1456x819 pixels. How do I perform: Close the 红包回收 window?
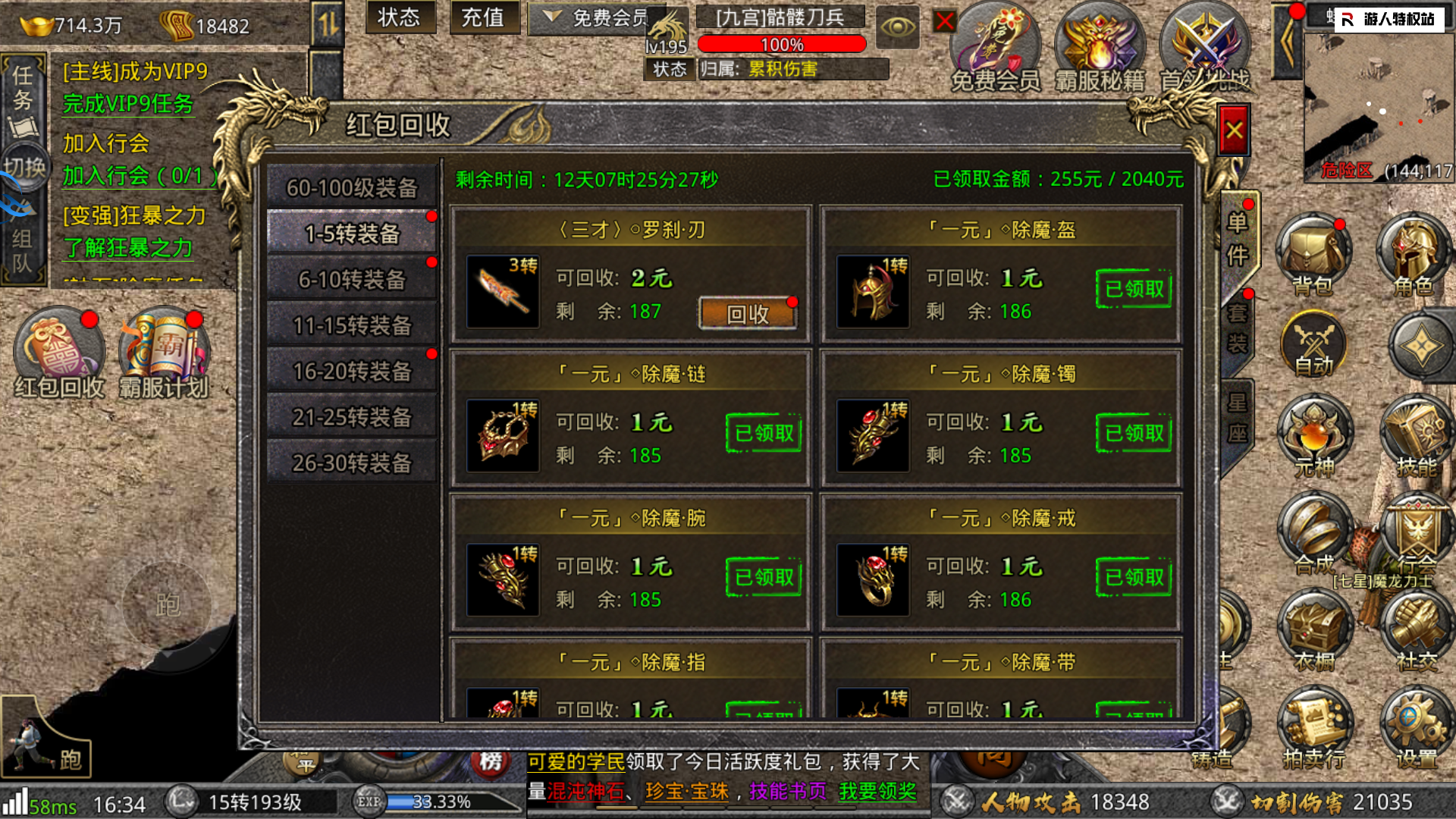[x=1234, y=130]
